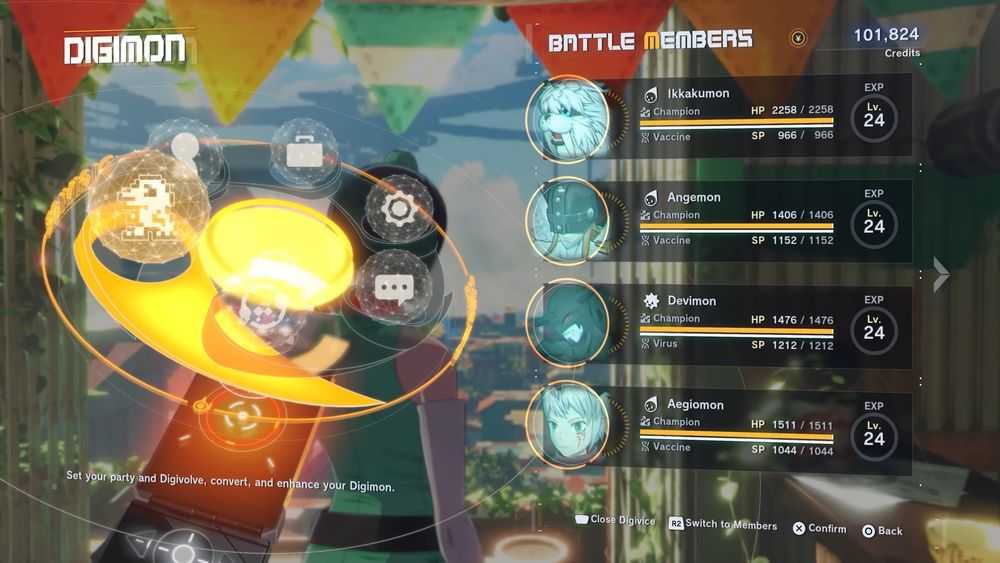Click the right arrow beside the member list
Image resolution: width=1000 pixels, height=563 pixels.
click(x=940, y=274)
